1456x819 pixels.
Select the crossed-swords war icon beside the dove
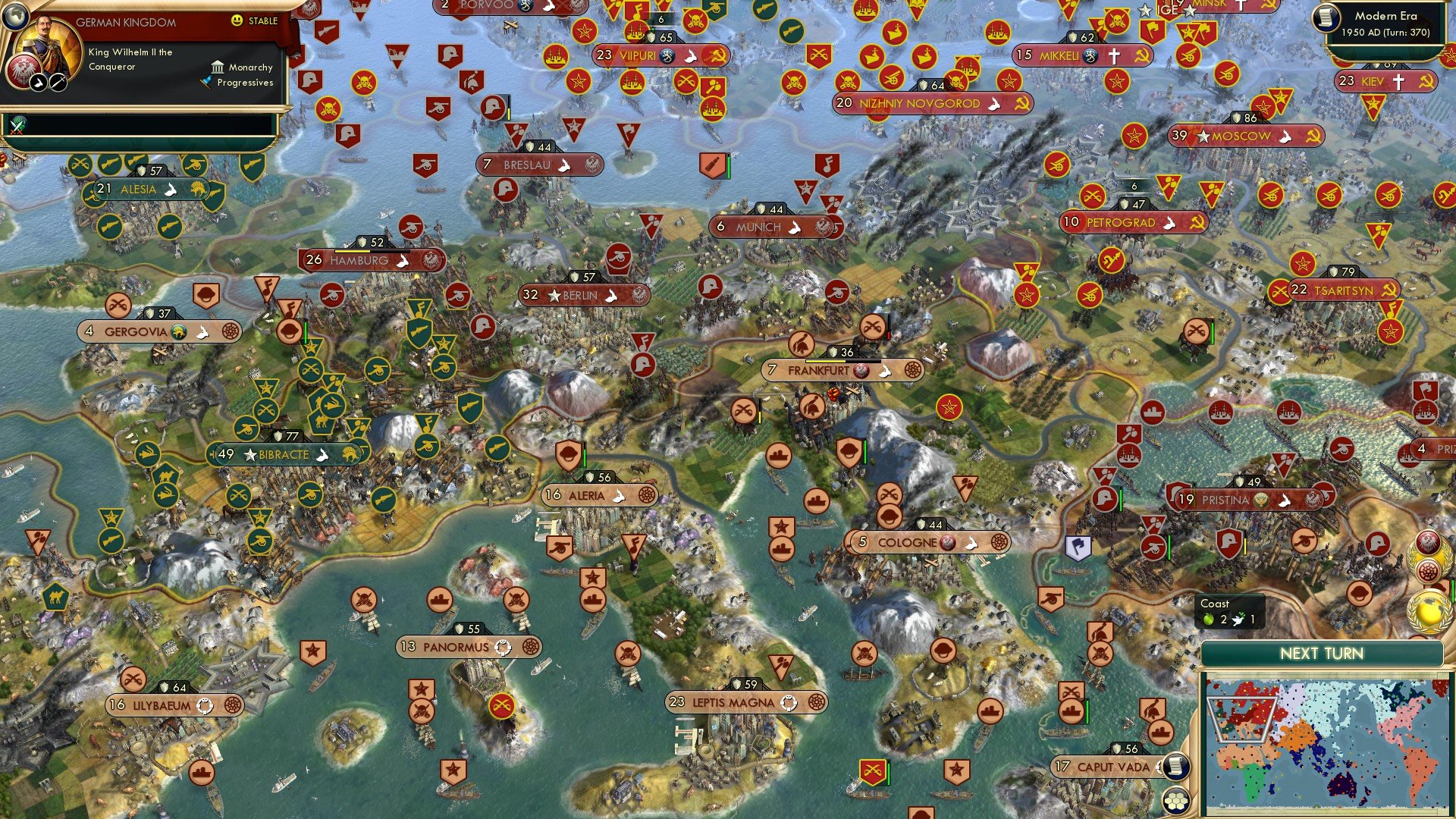tap(58, 82)
